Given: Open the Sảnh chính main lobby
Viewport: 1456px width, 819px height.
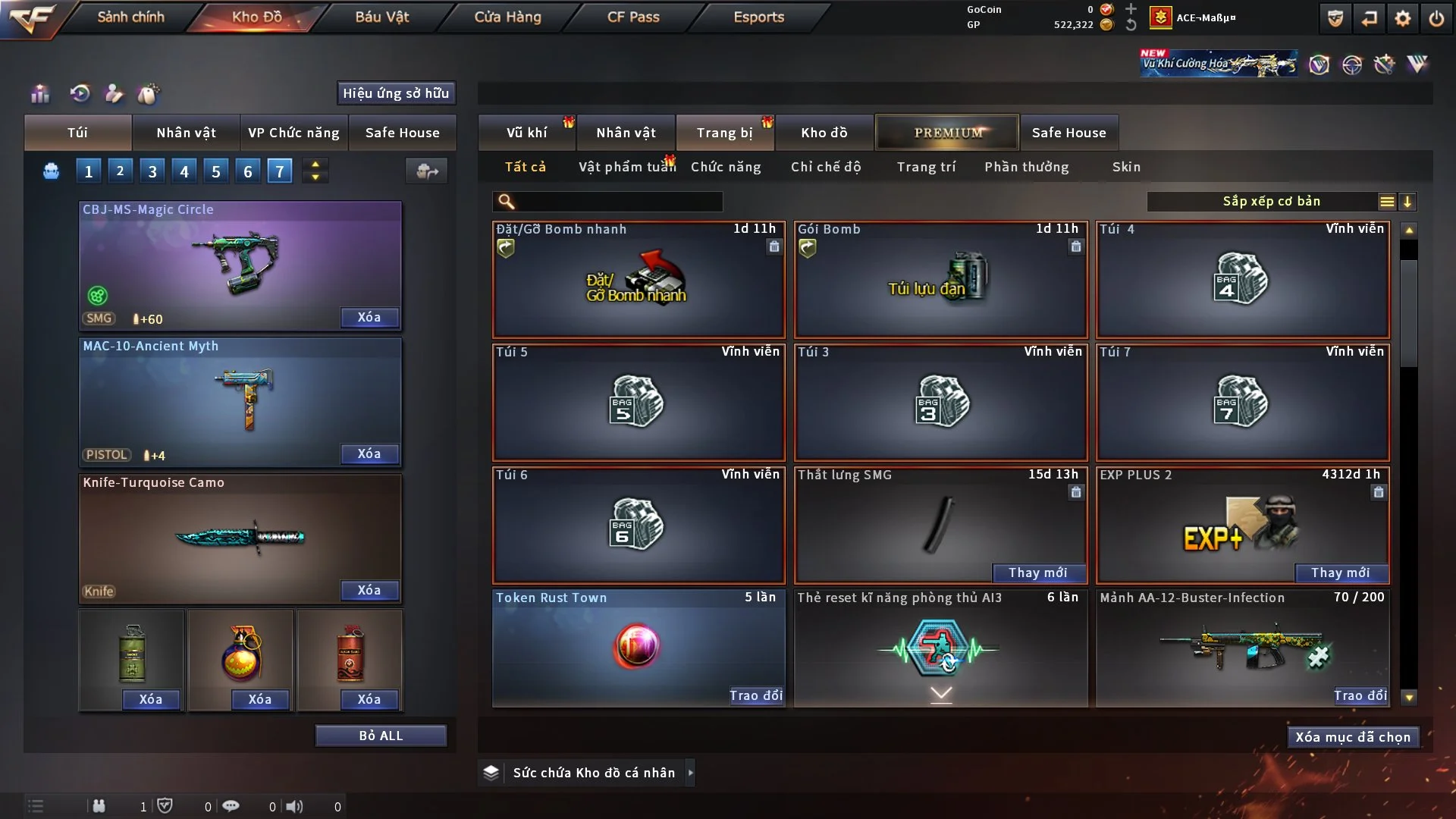Looking at the screenshot, I should 130,17.
